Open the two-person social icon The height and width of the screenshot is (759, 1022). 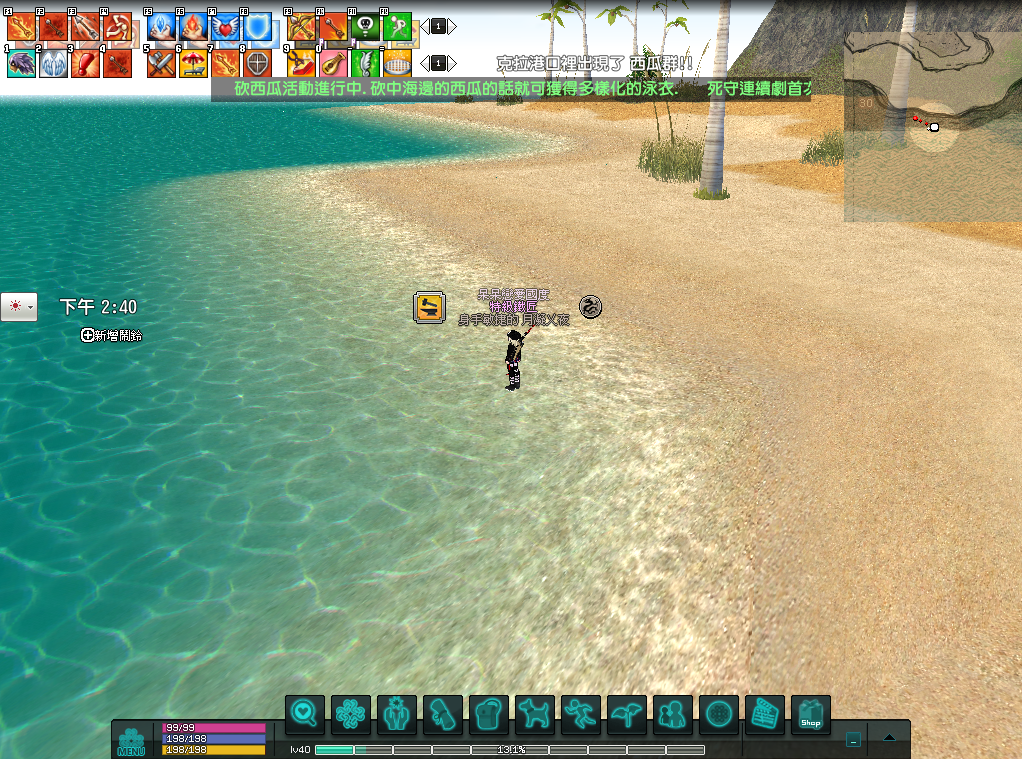pyautogui.click(x=673, y=715)
